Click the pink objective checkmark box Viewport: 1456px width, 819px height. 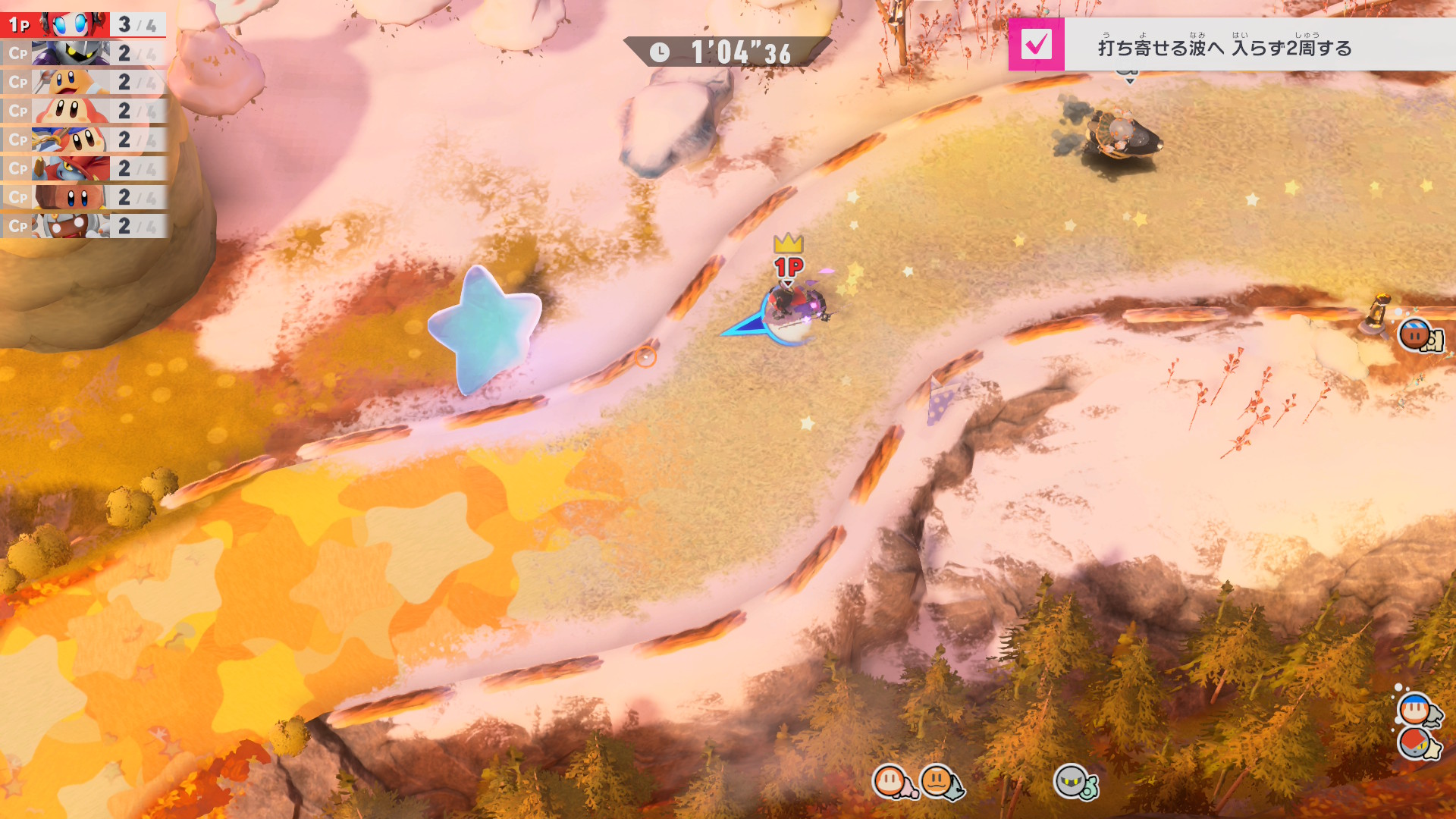coord(1036,45)
